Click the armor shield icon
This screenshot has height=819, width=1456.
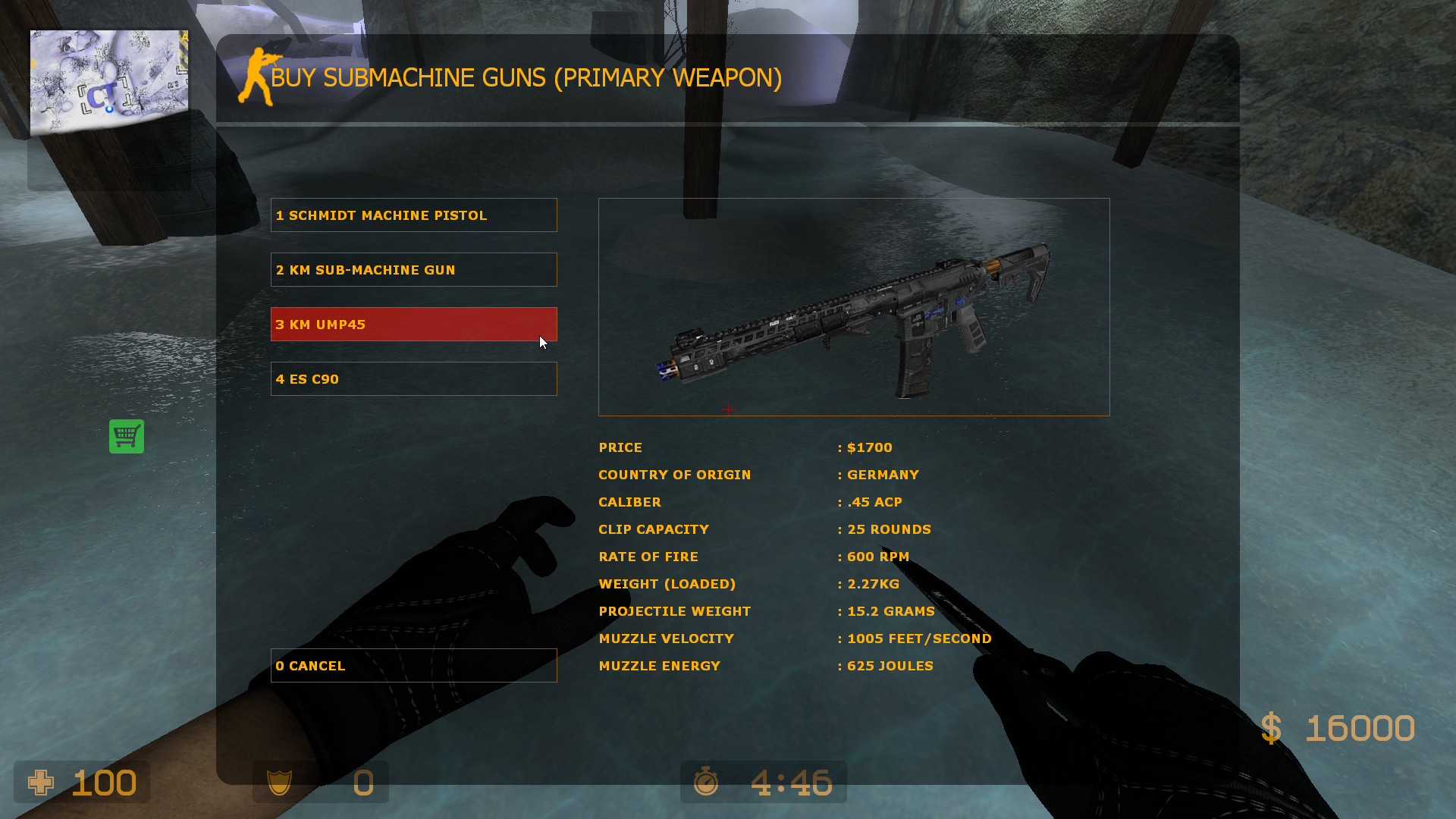tap(281, 783)
